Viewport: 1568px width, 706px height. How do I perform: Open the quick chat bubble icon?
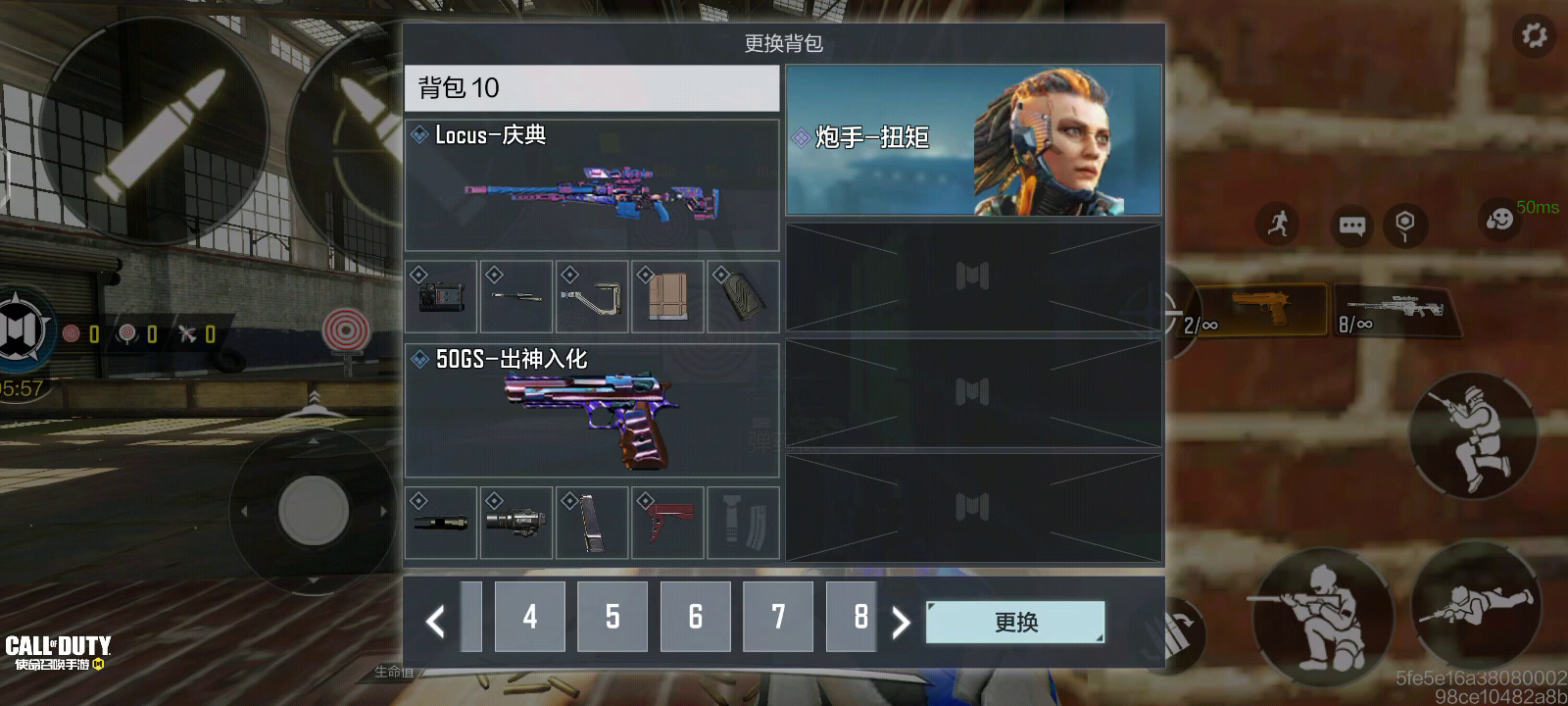click(x=1353, y=224)
